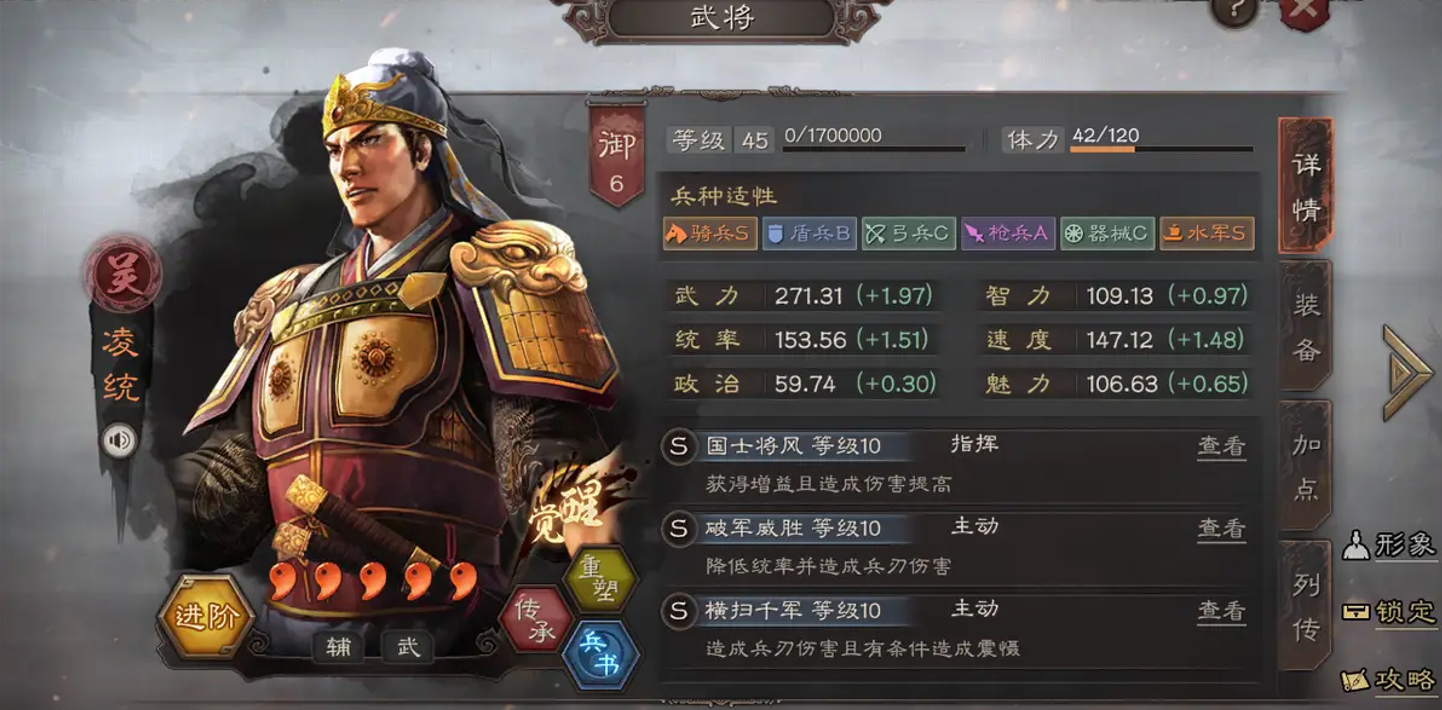1442x710 pixels.
Task: Select the 水军S navy aptitude badge
Action: [x=1206, y=234]
